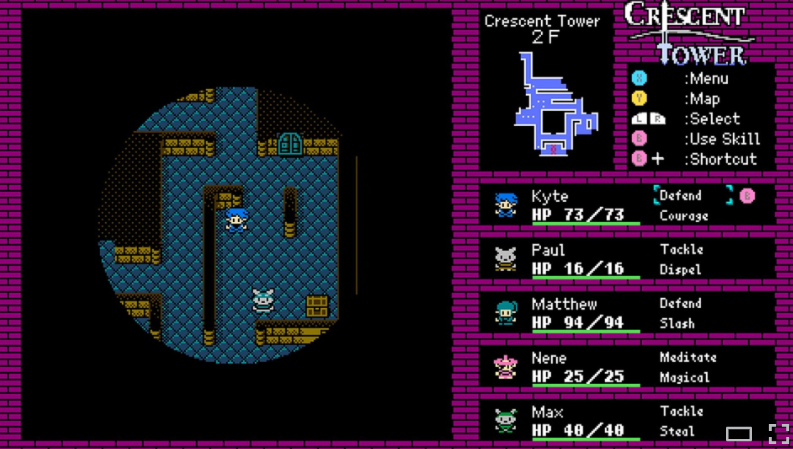The image size is (793, 449).
Task: Choose Matthew's Slash skill
Action: pyautogui.click(x=677, y=324)
